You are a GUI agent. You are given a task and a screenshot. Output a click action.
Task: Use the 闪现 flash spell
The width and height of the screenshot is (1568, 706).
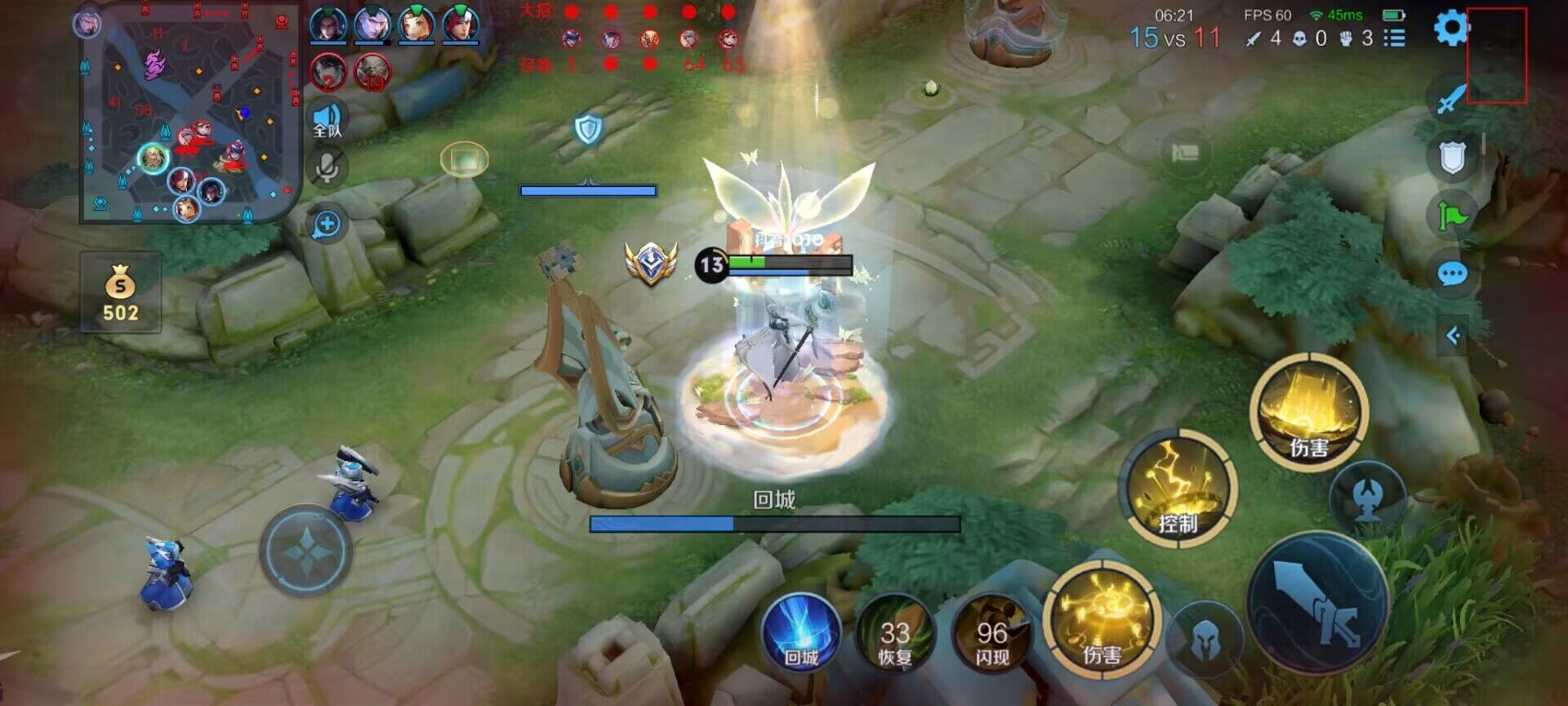tap(991, 635)
